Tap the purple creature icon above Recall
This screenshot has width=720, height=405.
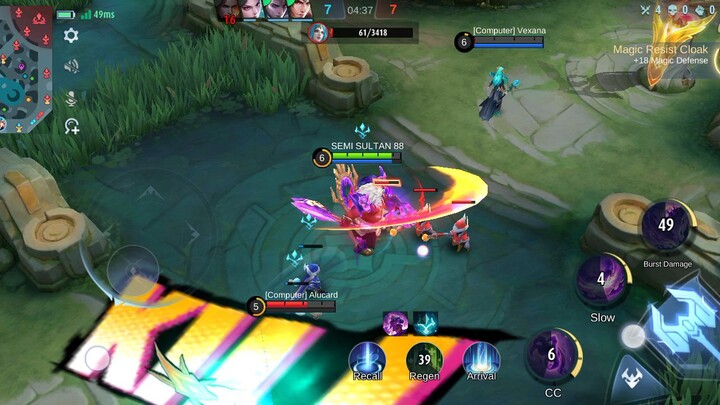tap(395, 323)
